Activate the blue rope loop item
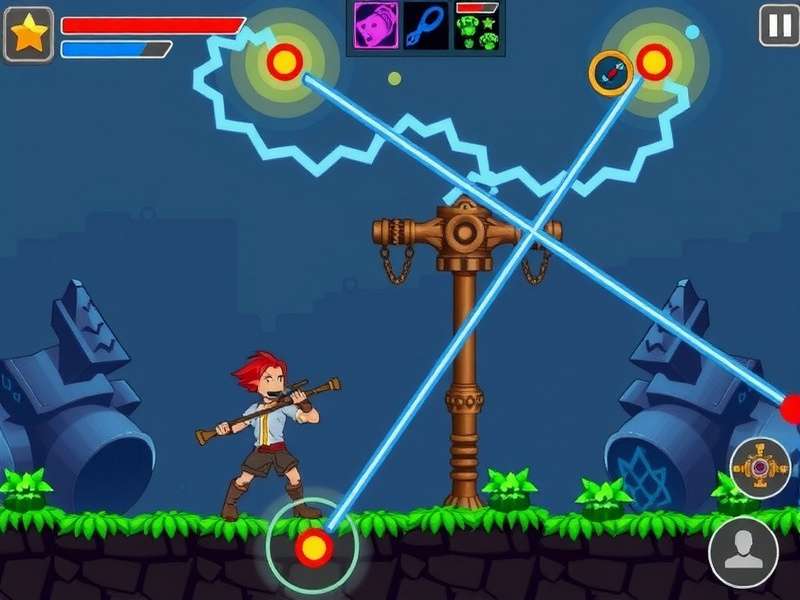This screenshot has height=600, width=800. click(426, 26)
